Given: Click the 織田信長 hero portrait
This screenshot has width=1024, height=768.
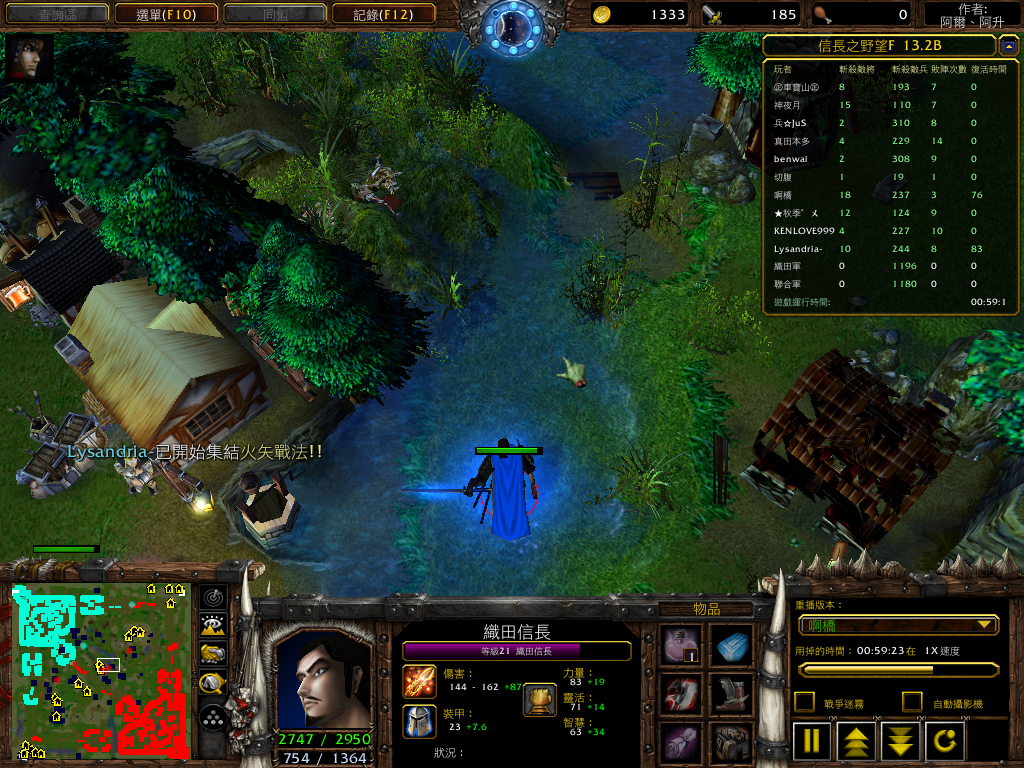Looking at the screenshot, I should (x=322, y=678).
